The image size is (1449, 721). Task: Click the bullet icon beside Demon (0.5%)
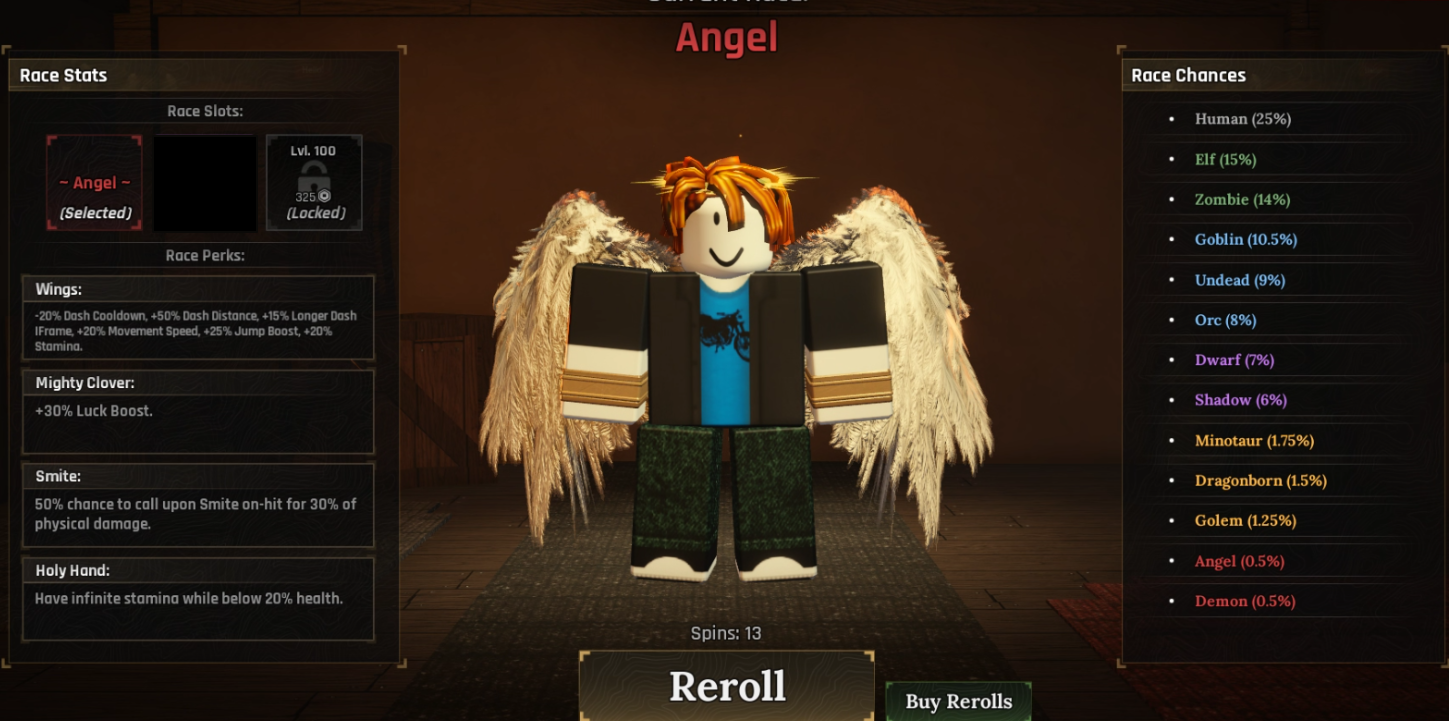click(x=1173, y=601)
